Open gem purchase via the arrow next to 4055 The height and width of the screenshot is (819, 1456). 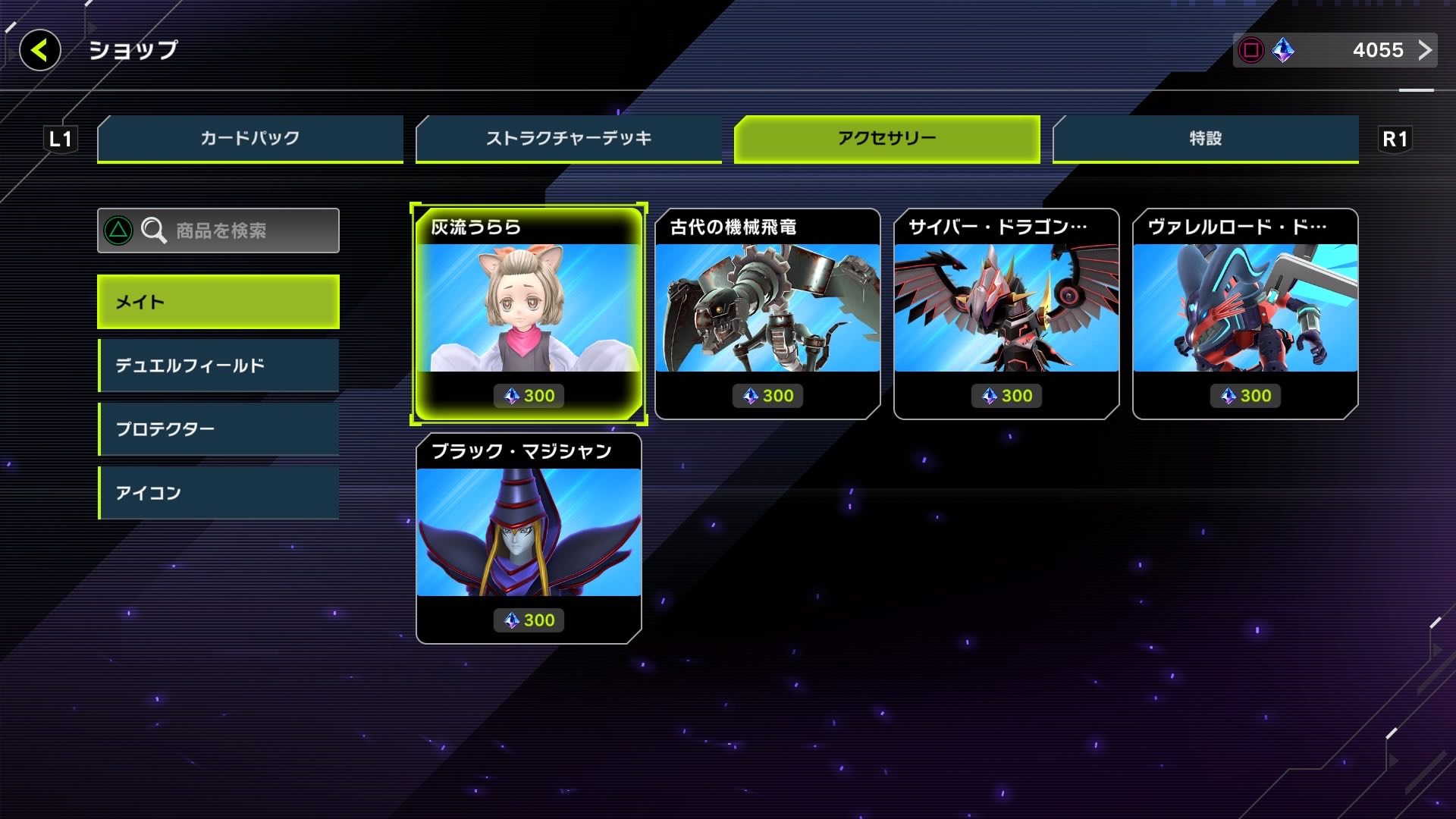click(1426, 51)
